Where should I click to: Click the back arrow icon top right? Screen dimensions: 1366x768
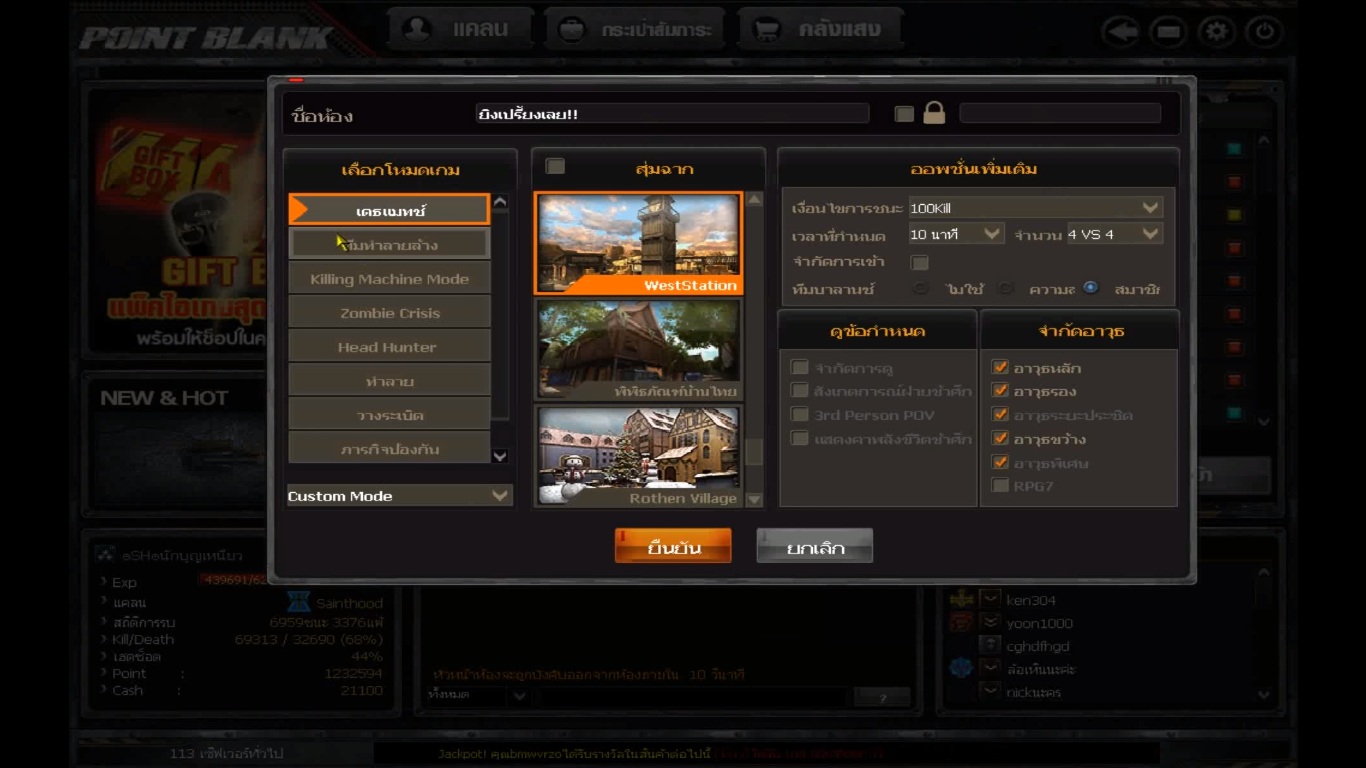[x=1120, y=31]
